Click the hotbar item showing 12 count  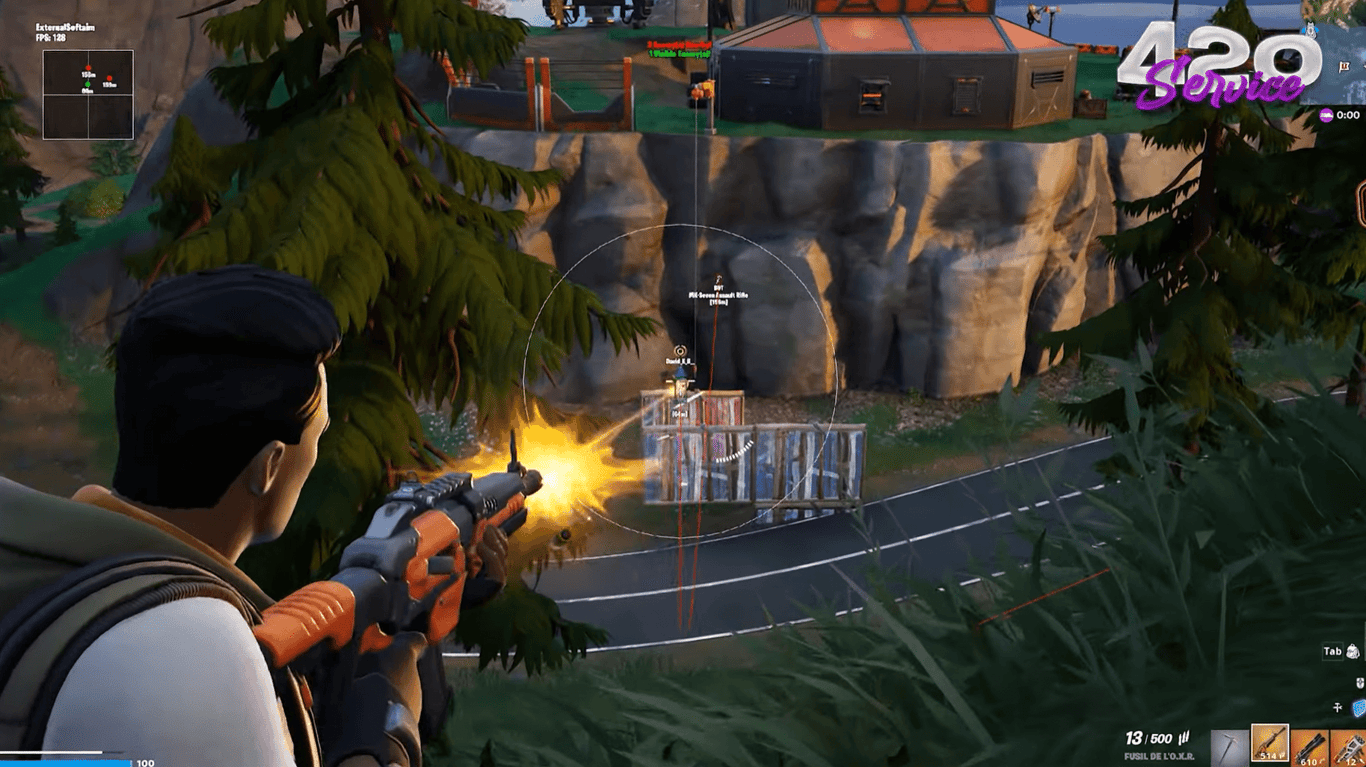[x=1350, y=746]
